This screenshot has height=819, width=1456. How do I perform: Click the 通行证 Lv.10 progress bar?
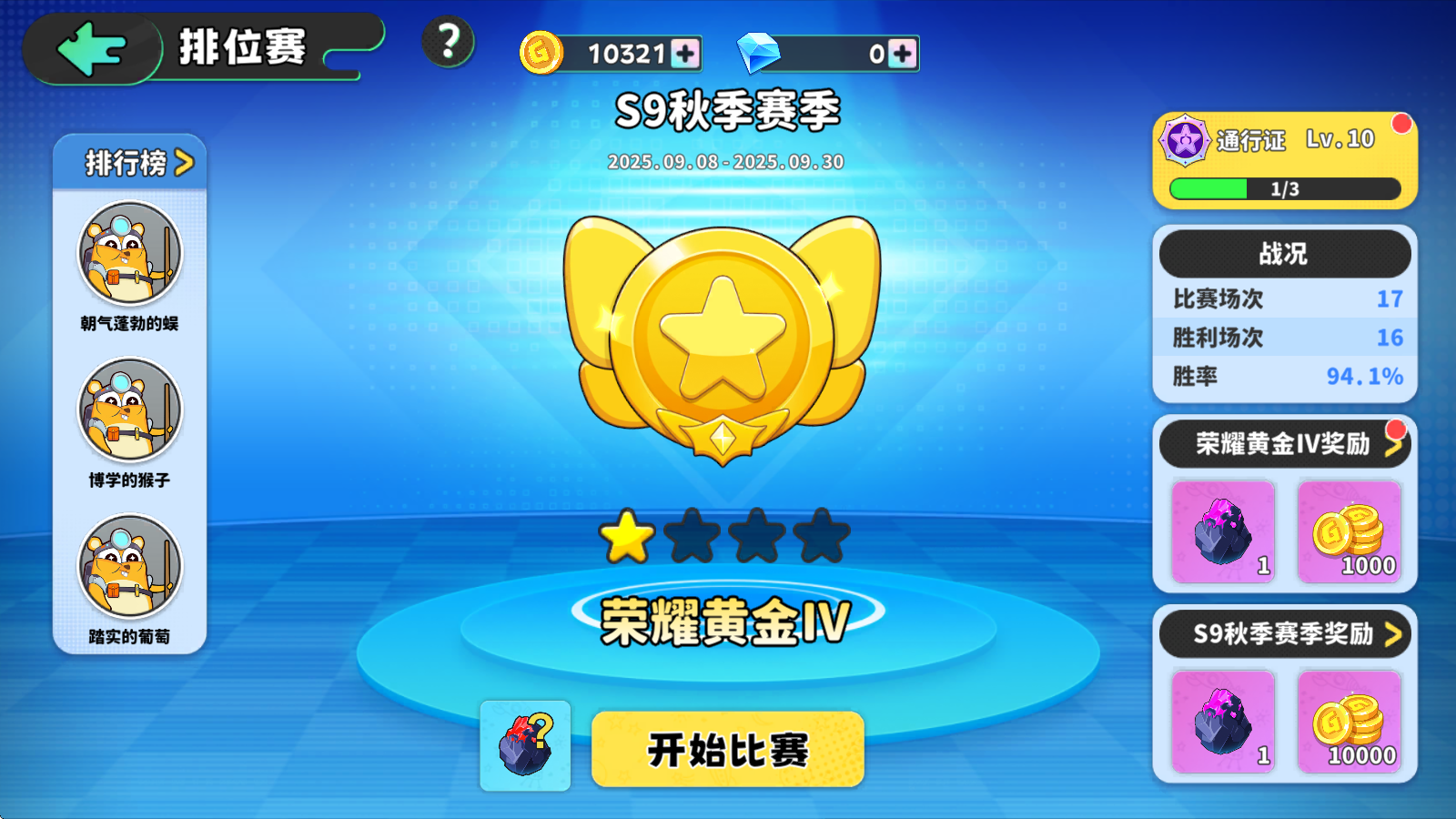(1284, 188)
